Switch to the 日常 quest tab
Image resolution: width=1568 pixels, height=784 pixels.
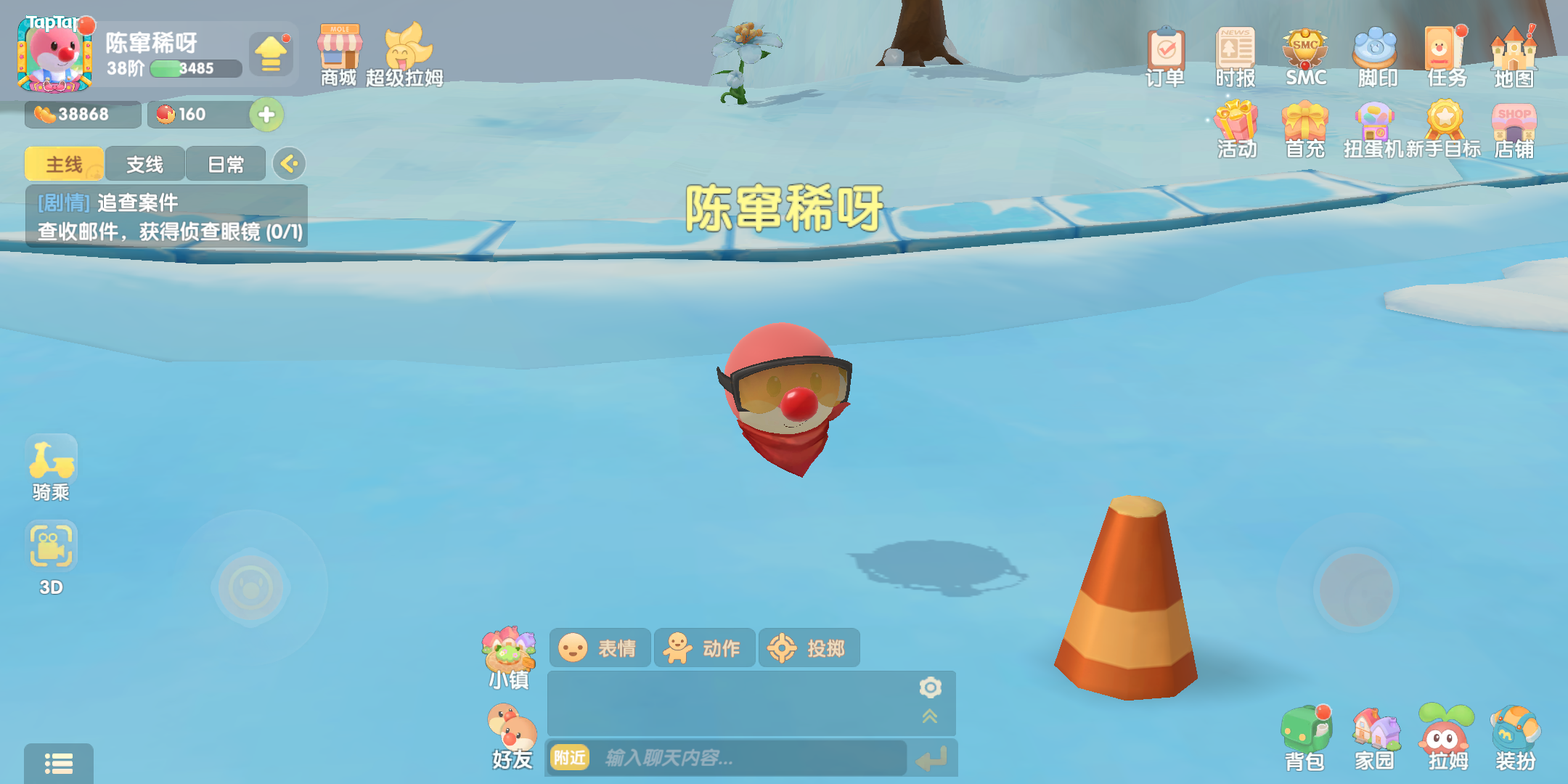pos(226,164)
